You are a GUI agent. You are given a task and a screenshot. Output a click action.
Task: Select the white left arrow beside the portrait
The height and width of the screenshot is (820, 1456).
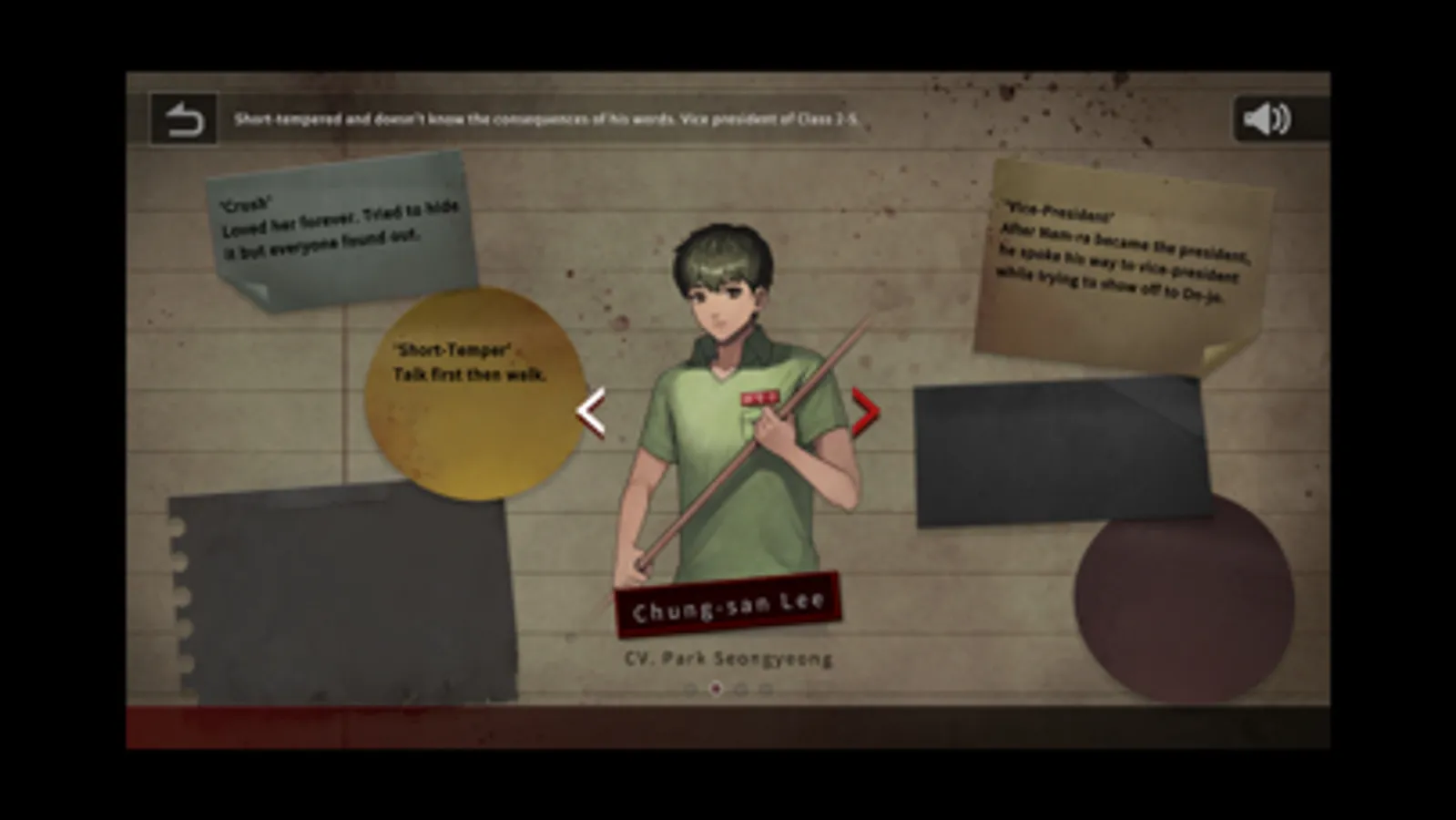pos(592,412)
